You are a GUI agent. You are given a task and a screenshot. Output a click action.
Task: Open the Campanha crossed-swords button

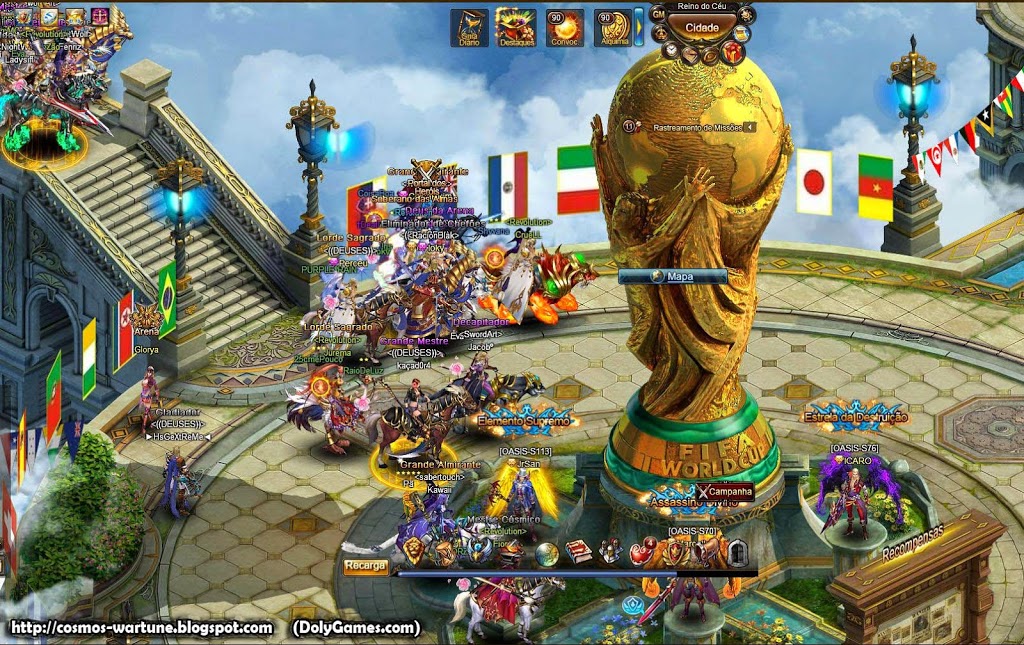(725, 491)
